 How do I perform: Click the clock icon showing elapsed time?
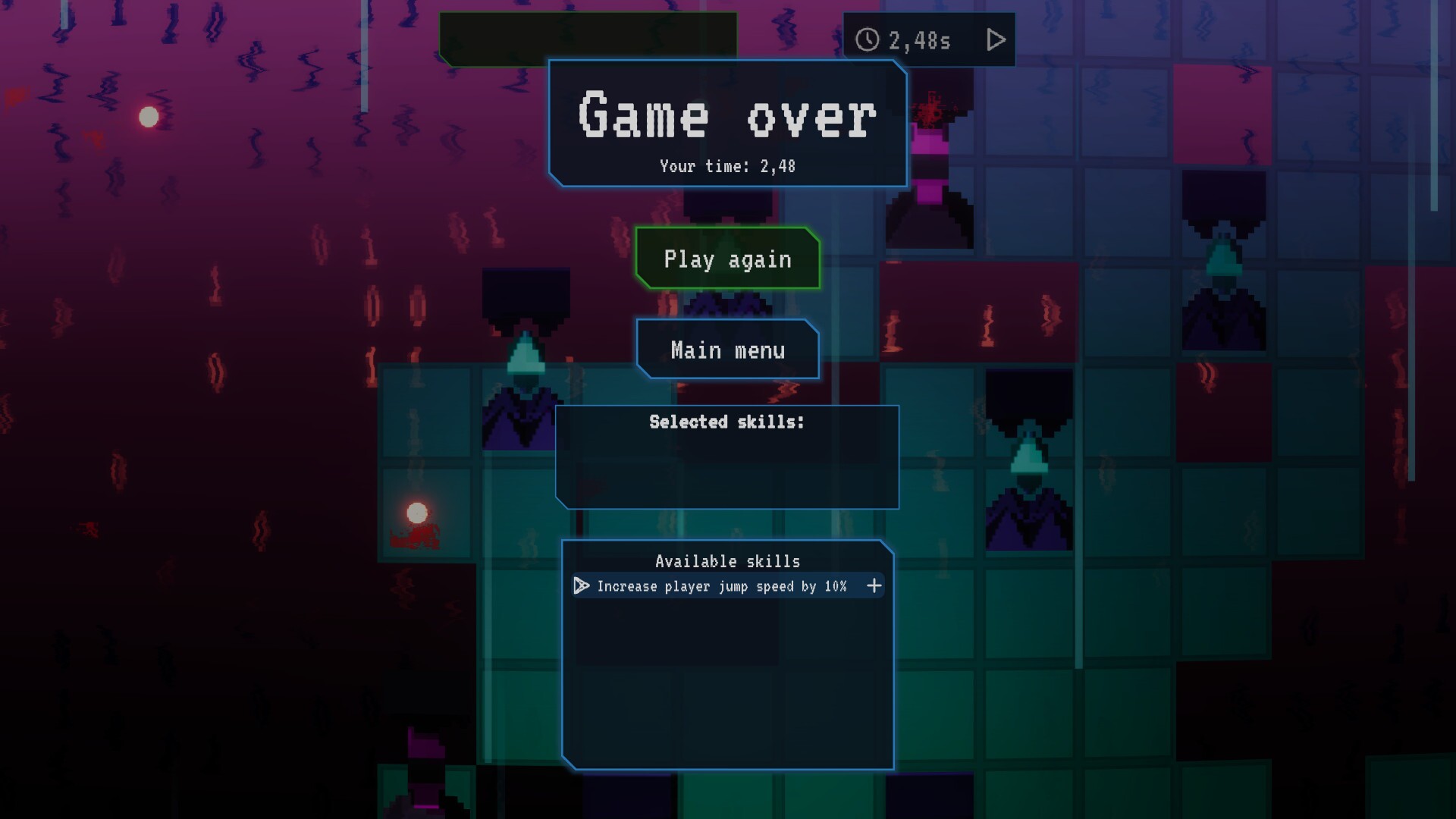[x=867, y=39]
